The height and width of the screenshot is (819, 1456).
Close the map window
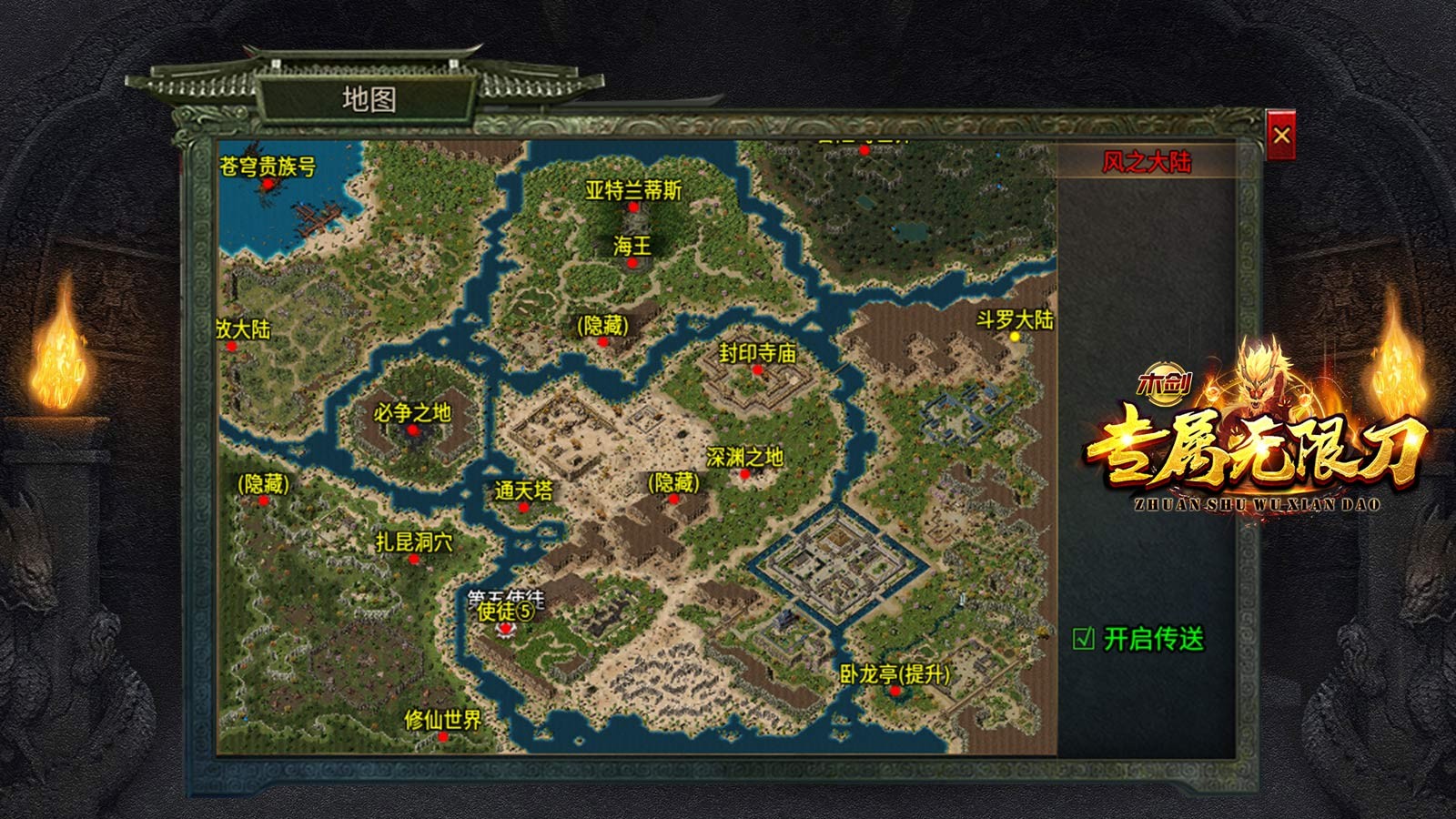tap(1281, 136)
